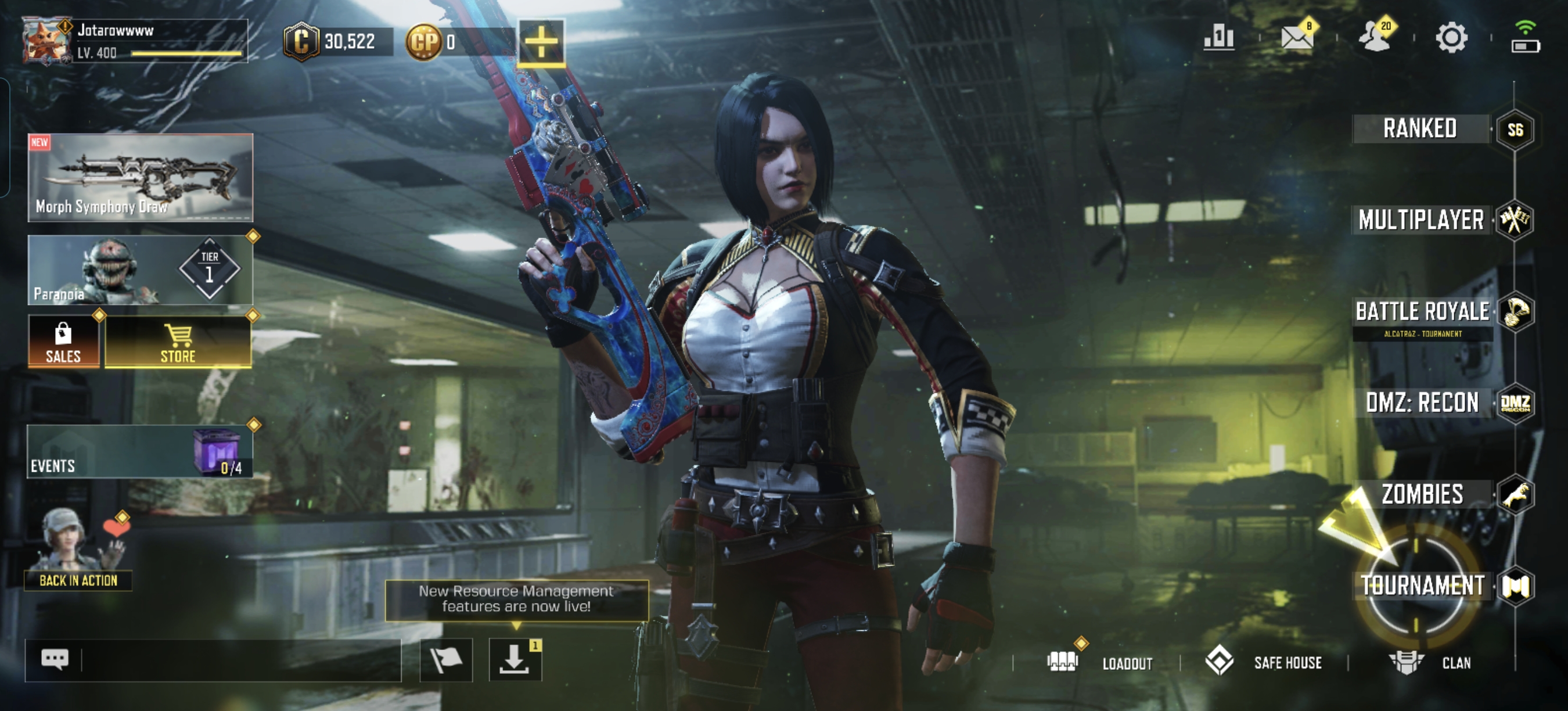Viewport: 1568px width, 711px height.
Task: Open the Ranked mode
Action: click(x=1420, y=129)
